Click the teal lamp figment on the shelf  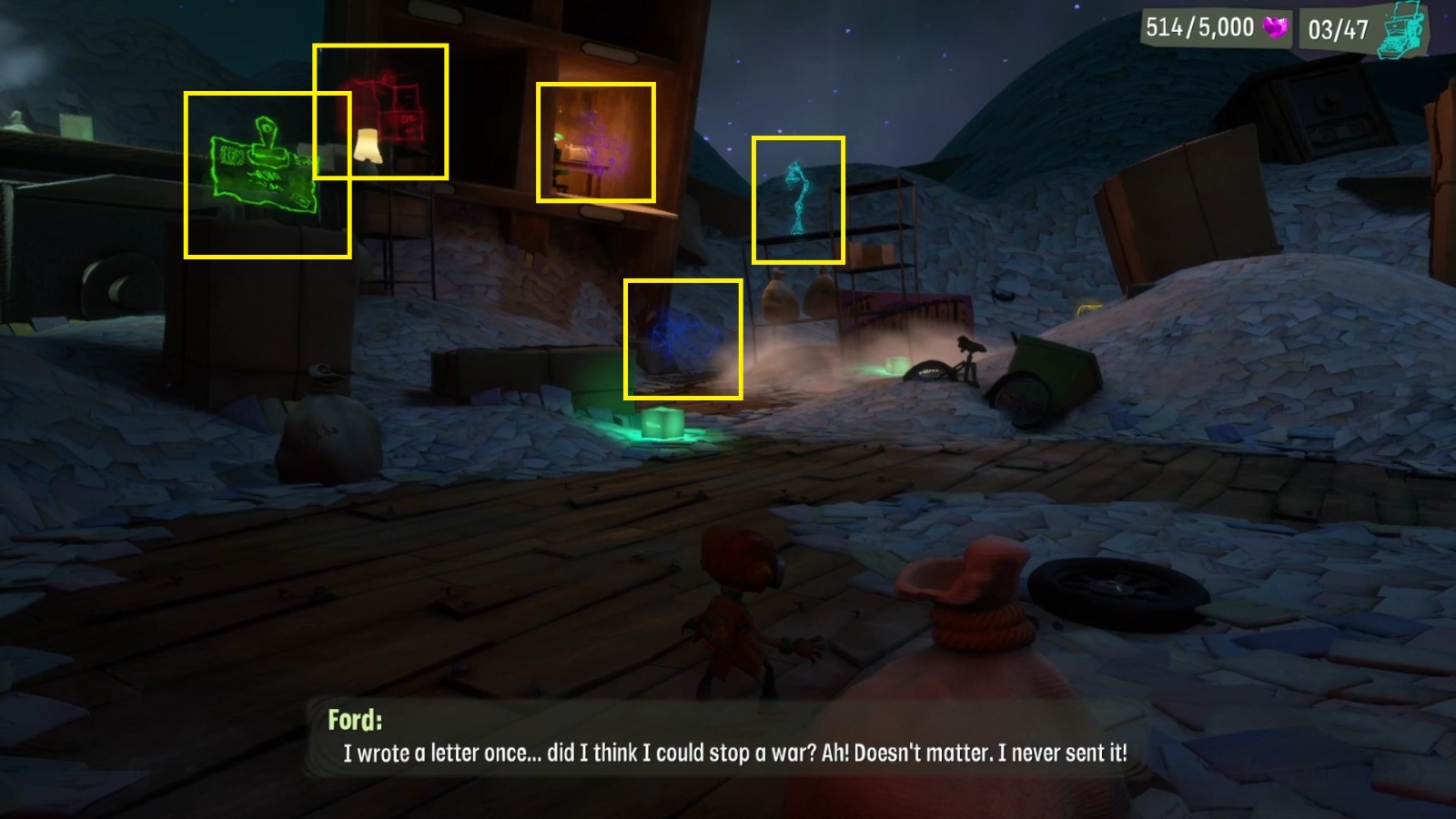(x=796, y=191)
